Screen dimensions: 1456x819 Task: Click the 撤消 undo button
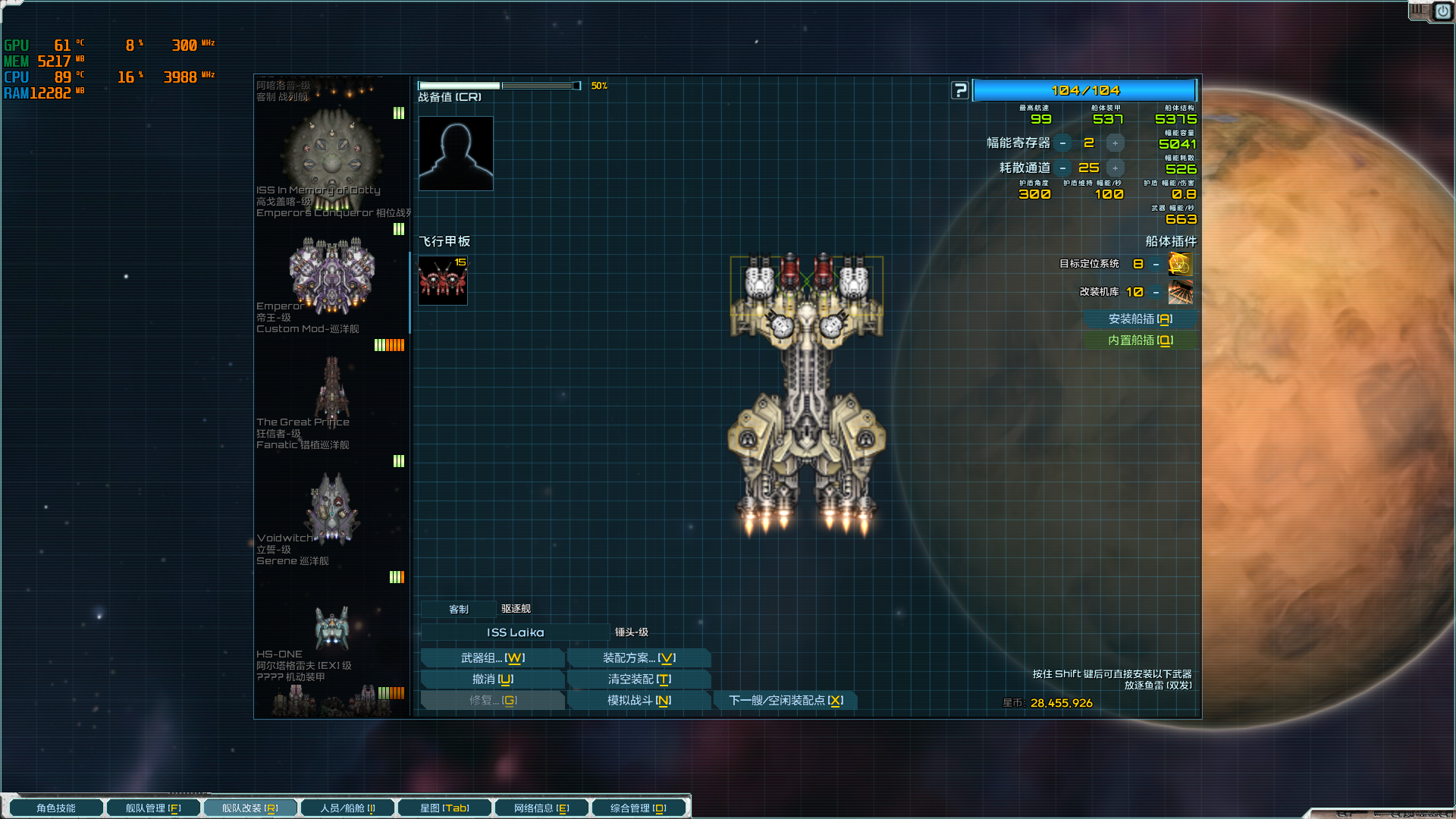(492, 679)
